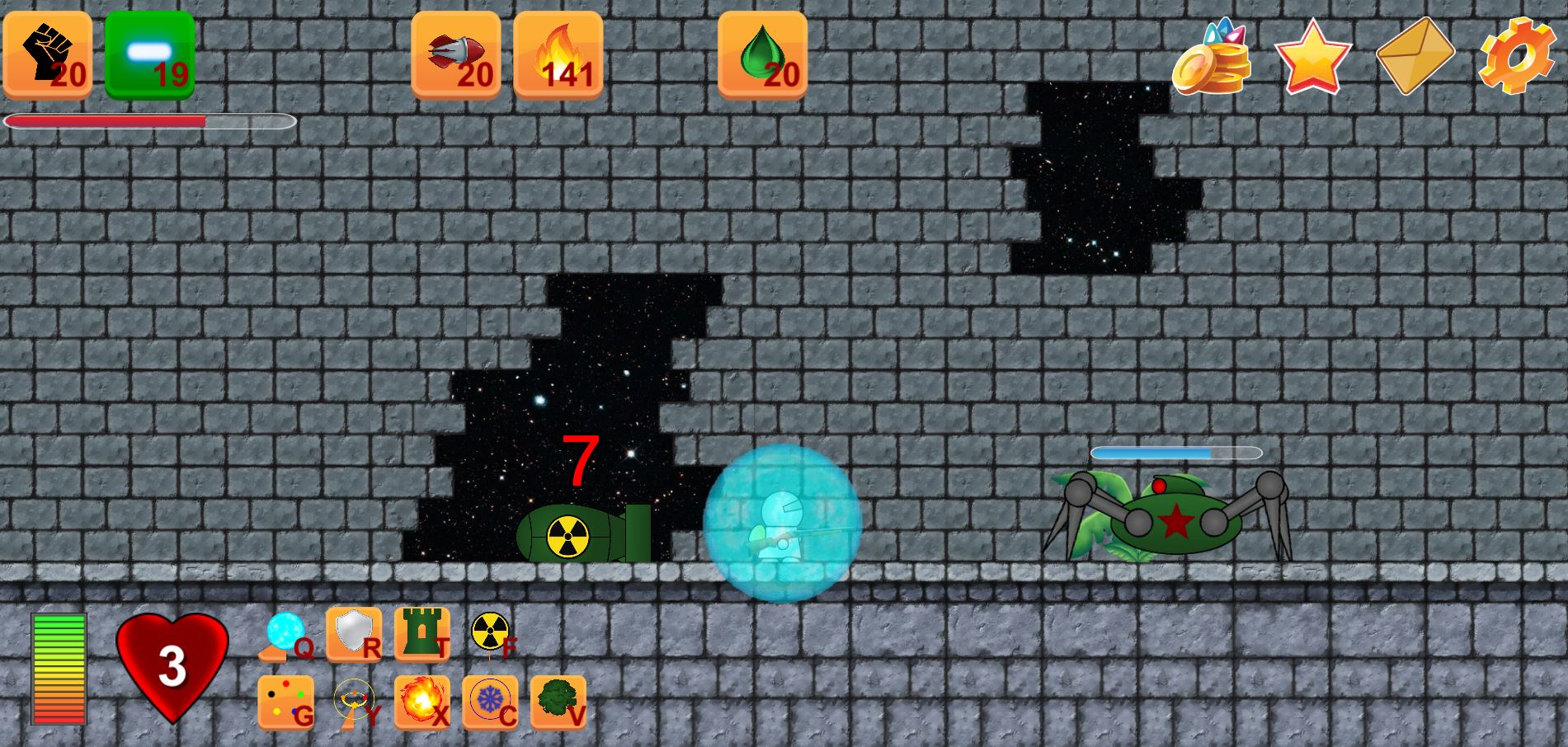This screenshot has width=1568, height=747.
Task: Activate the silver shield ability
Action: point(354,634)
